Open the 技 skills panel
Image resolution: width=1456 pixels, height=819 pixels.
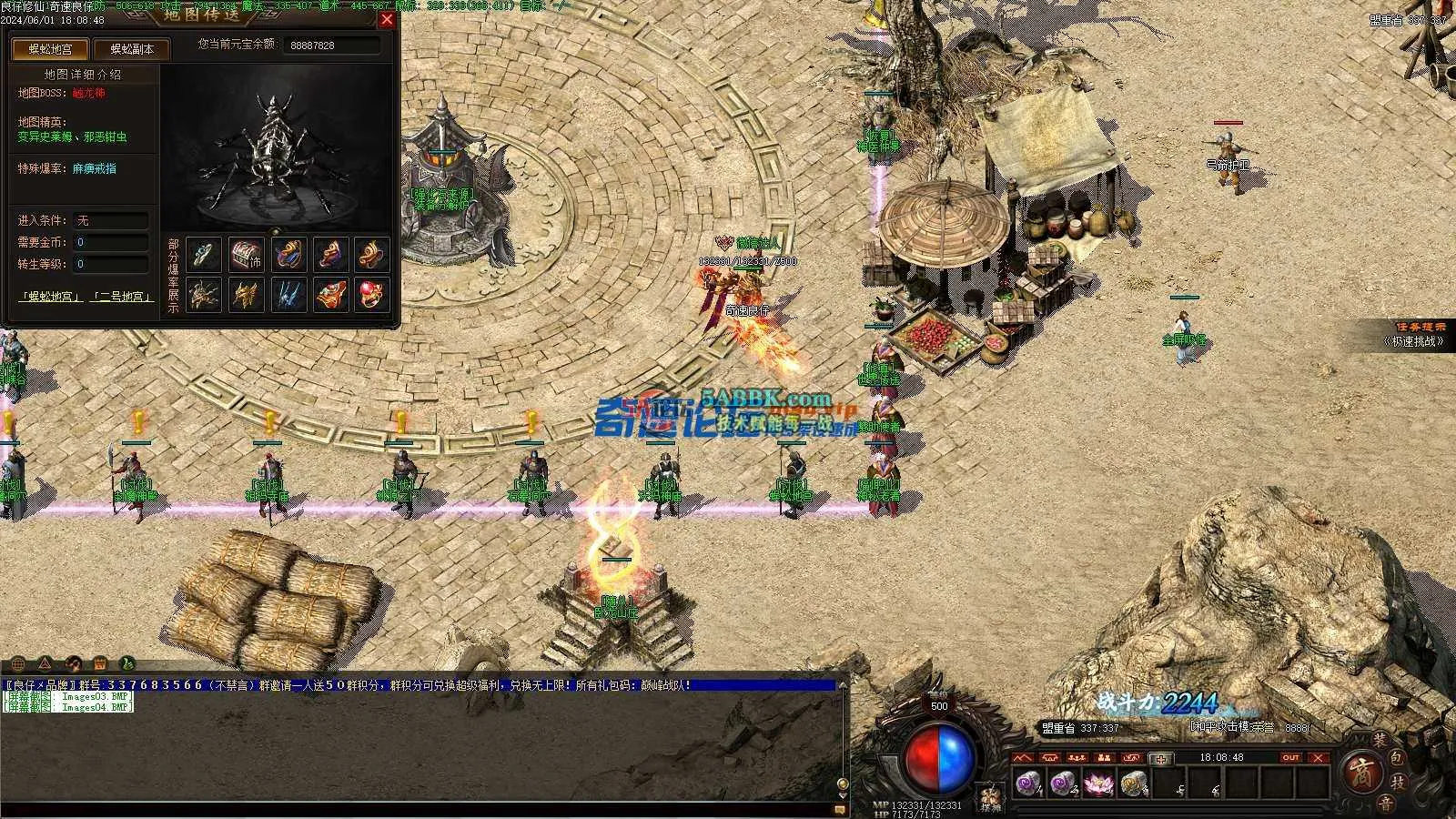coord(1400,782)
